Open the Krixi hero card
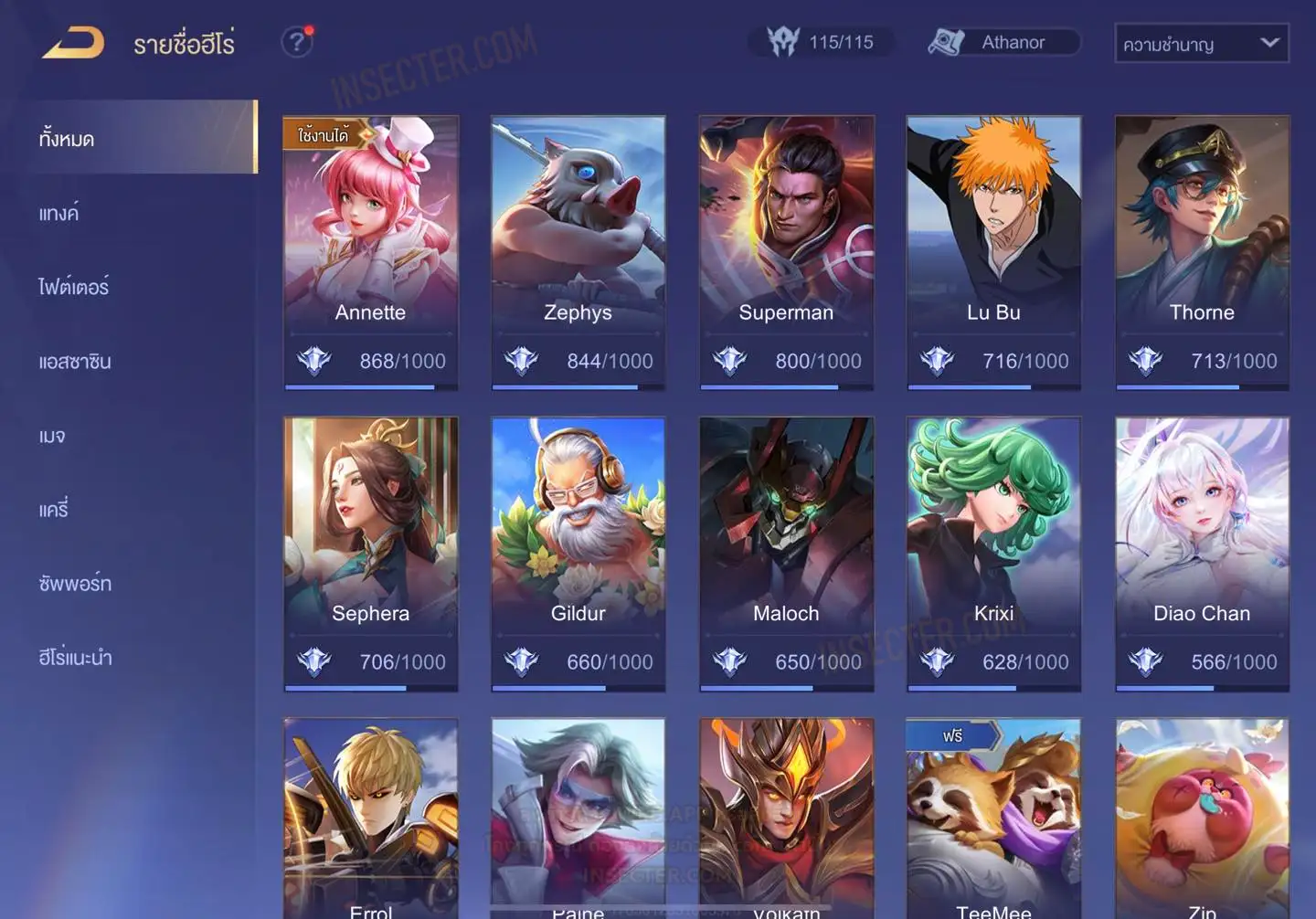Viewport: 1316px width, 919px height. click(993, 553)
